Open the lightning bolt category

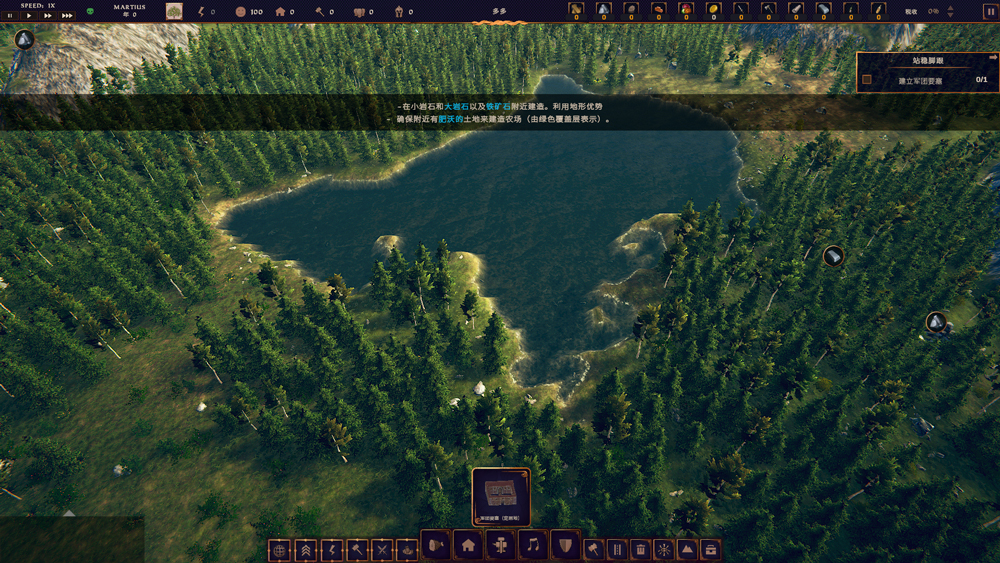[x=331, y=550]
